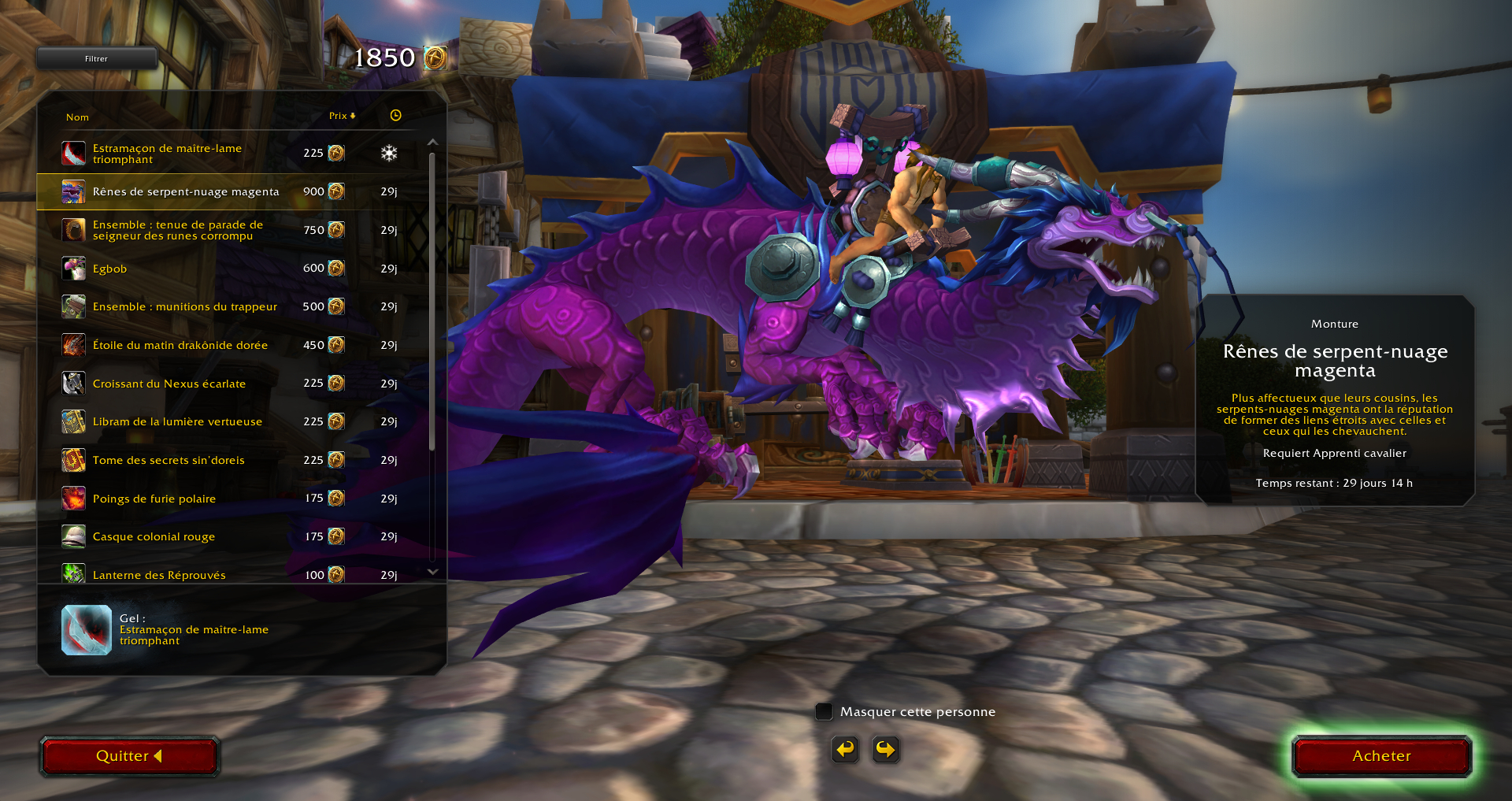Sort the list by Prix column
This screenshot has height=801, width=1512.
tap(342, 116)
